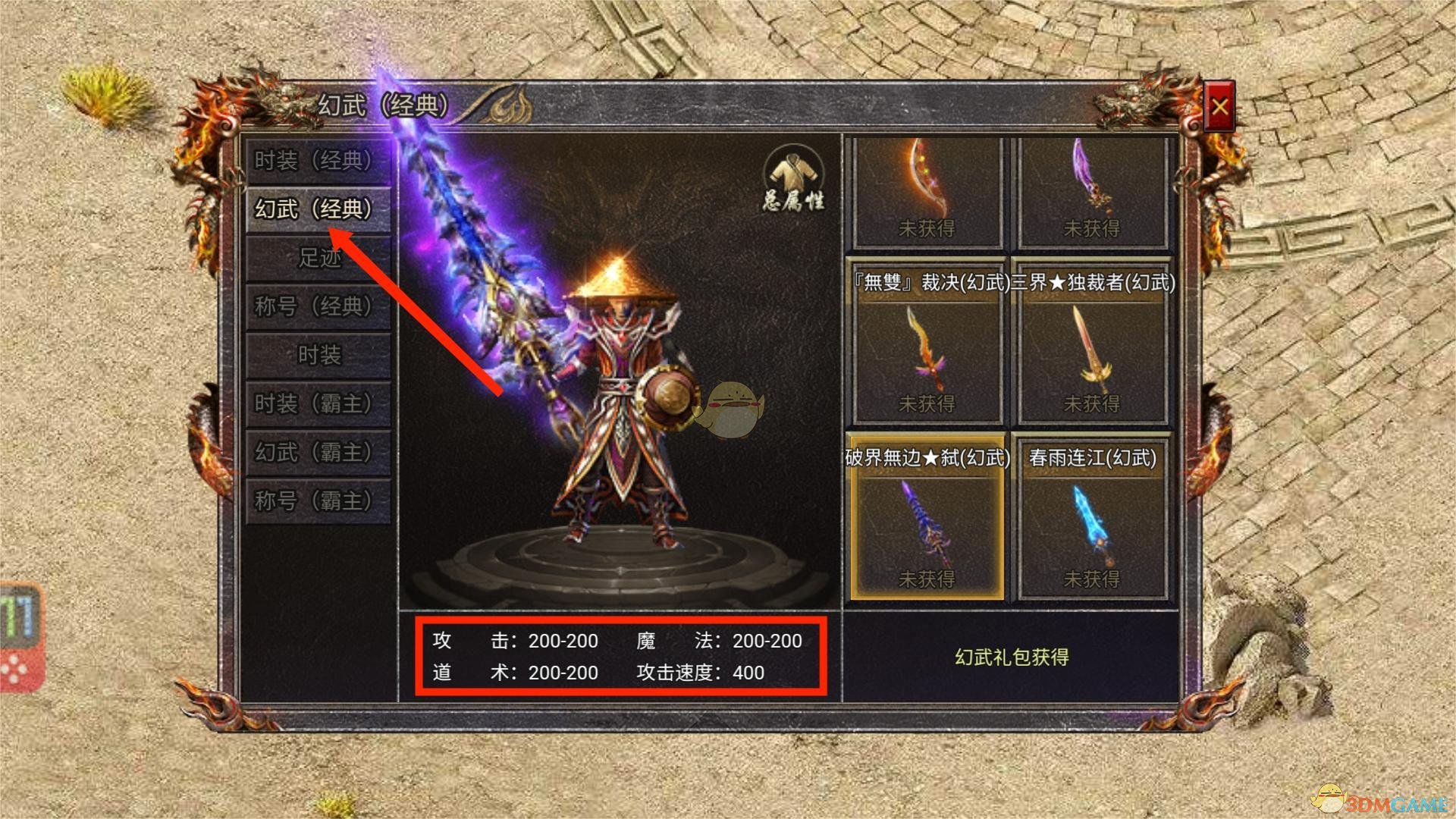The image size is (1456, 819).
Task: Click the purple dagger icon in top row
Action: click(1092, 190)
